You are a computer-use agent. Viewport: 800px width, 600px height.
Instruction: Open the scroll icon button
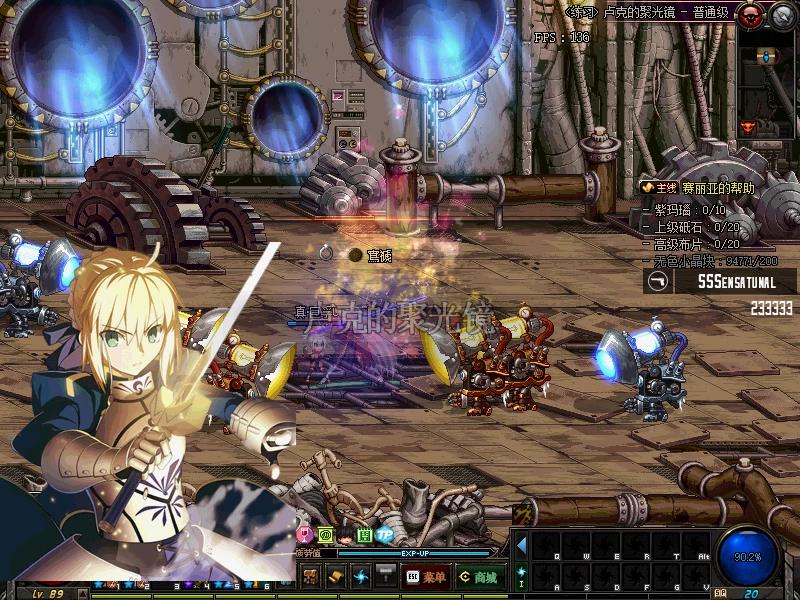point(336,576)
